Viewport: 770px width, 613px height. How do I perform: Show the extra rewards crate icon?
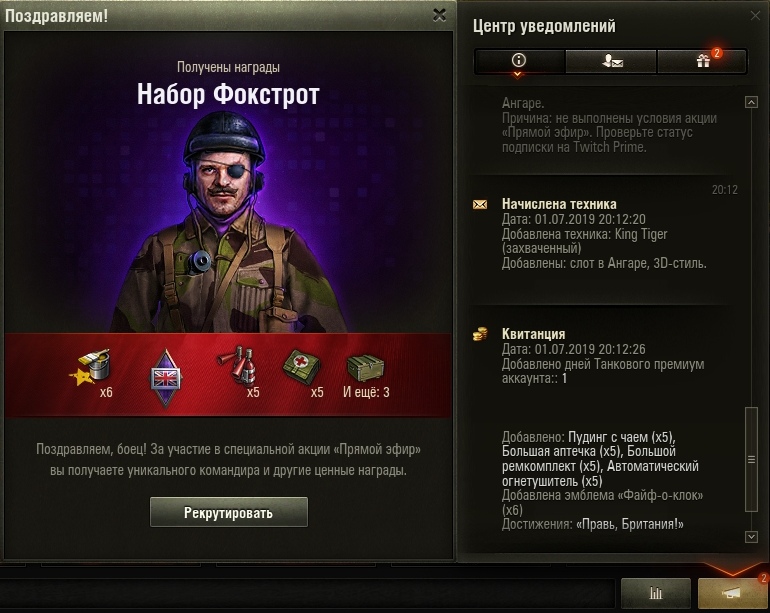coord(365,368)
